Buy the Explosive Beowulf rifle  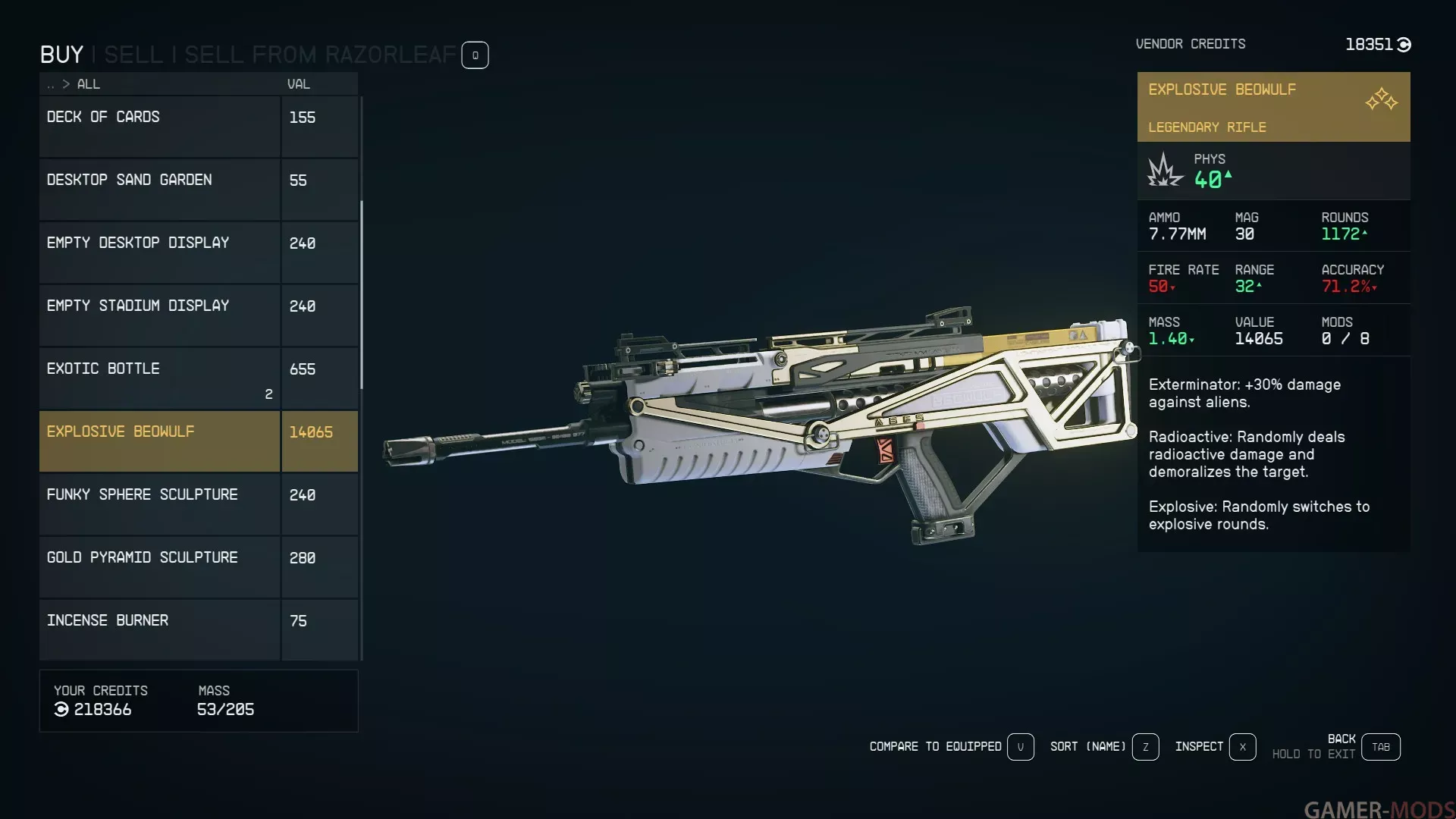pos(159,441)
